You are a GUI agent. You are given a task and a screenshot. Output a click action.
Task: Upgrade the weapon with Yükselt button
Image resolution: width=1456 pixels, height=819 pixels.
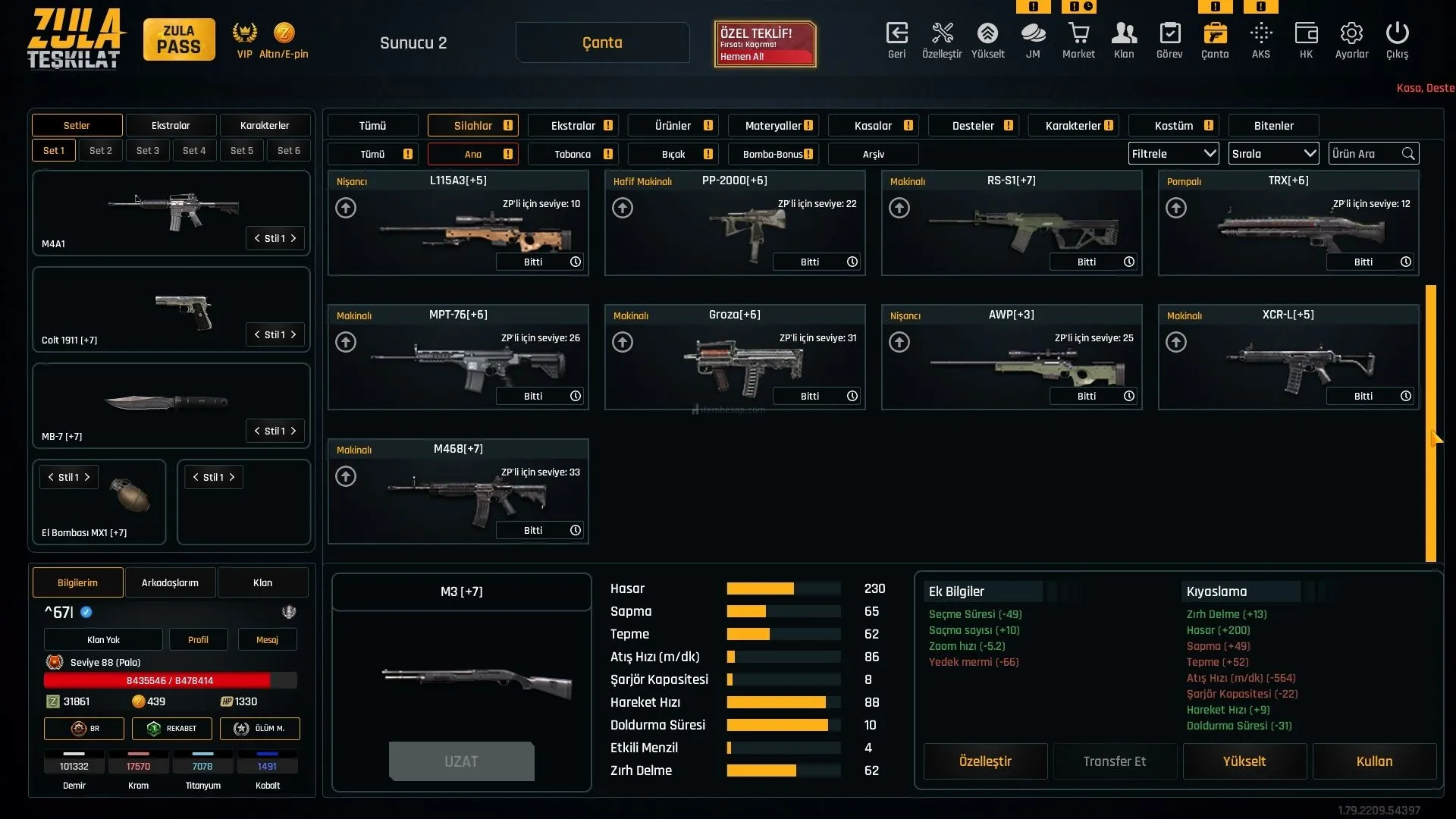1244,761
